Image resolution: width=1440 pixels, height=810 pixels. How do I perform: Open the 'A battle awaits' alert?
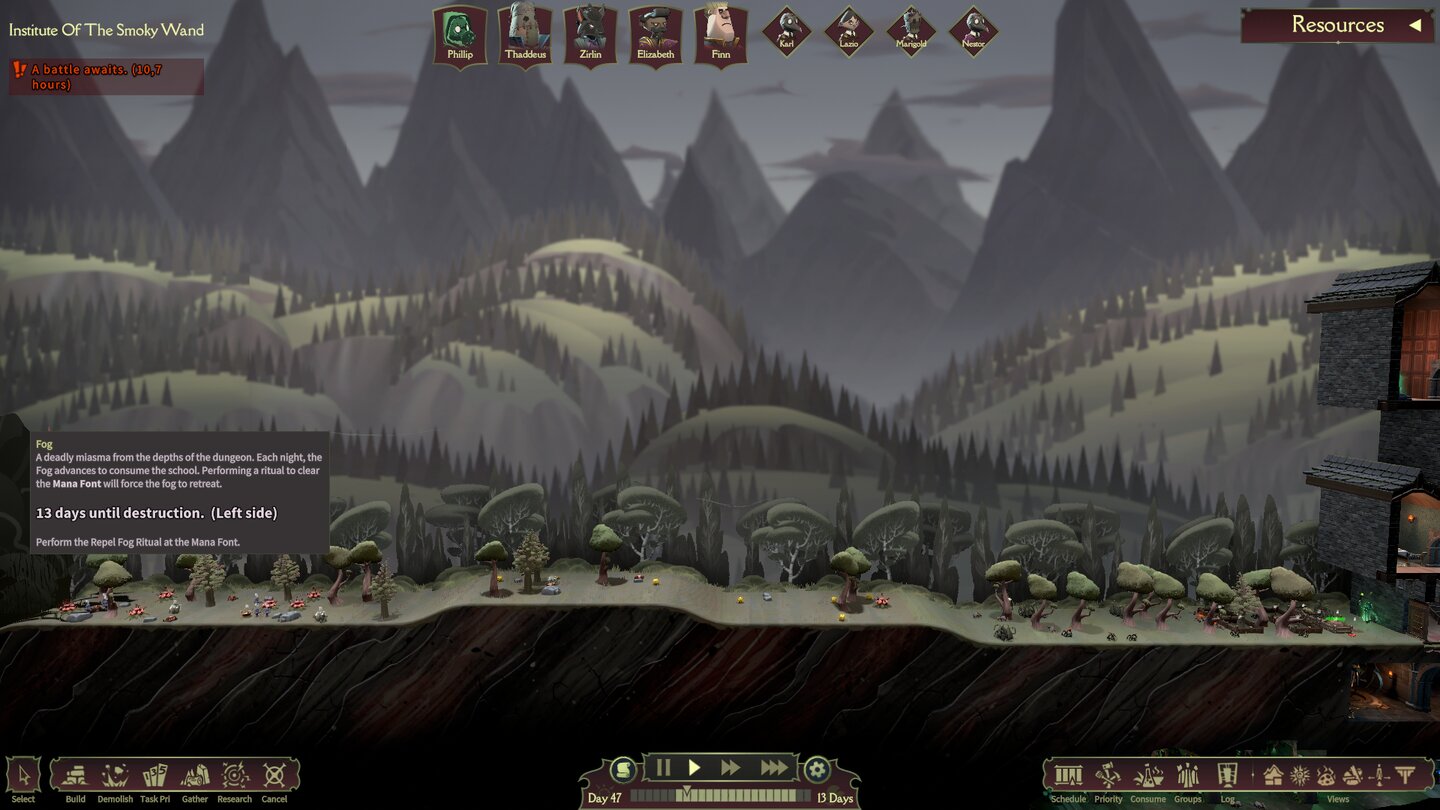pos(106,77)
